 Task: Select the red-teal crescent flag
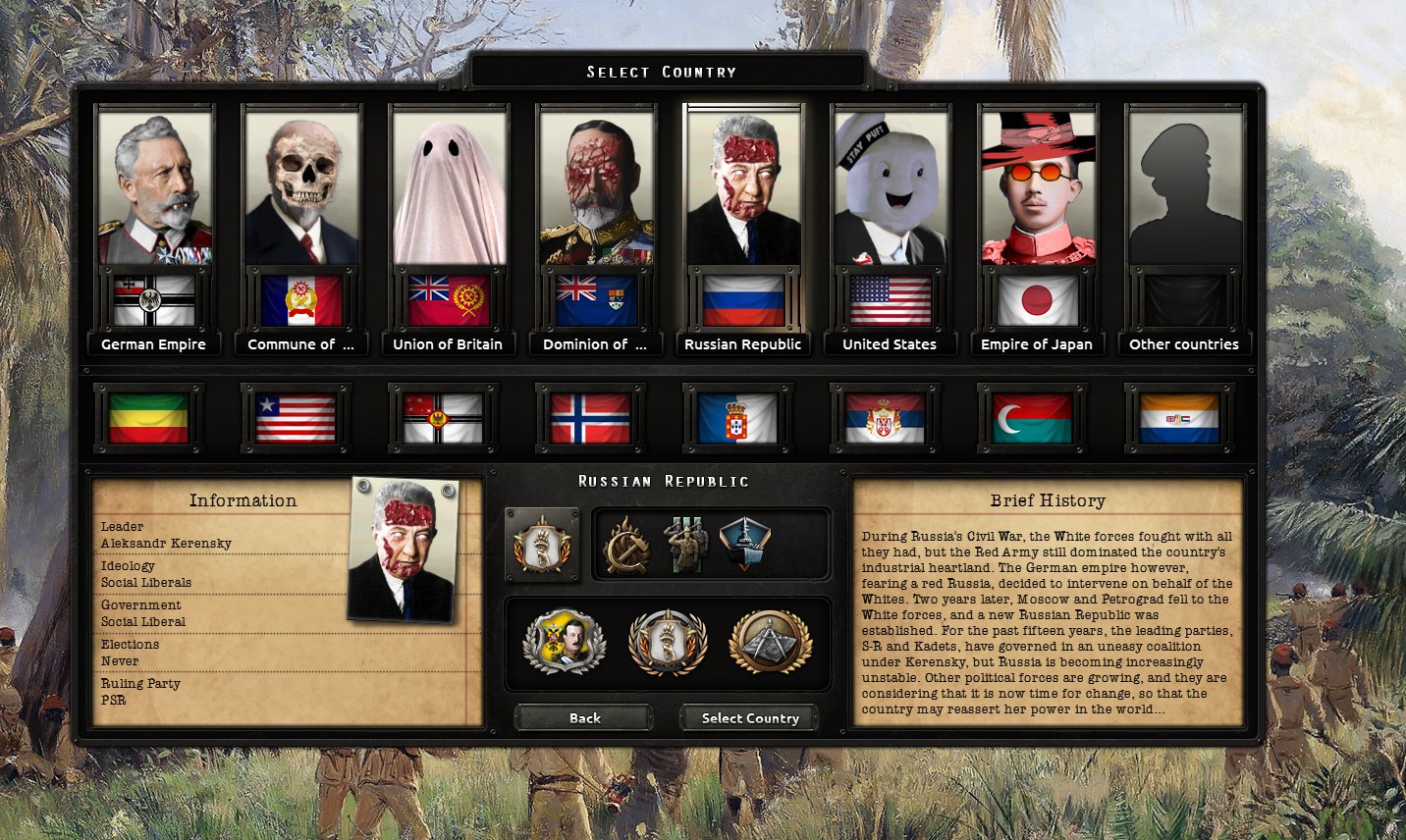point(1032,419)
